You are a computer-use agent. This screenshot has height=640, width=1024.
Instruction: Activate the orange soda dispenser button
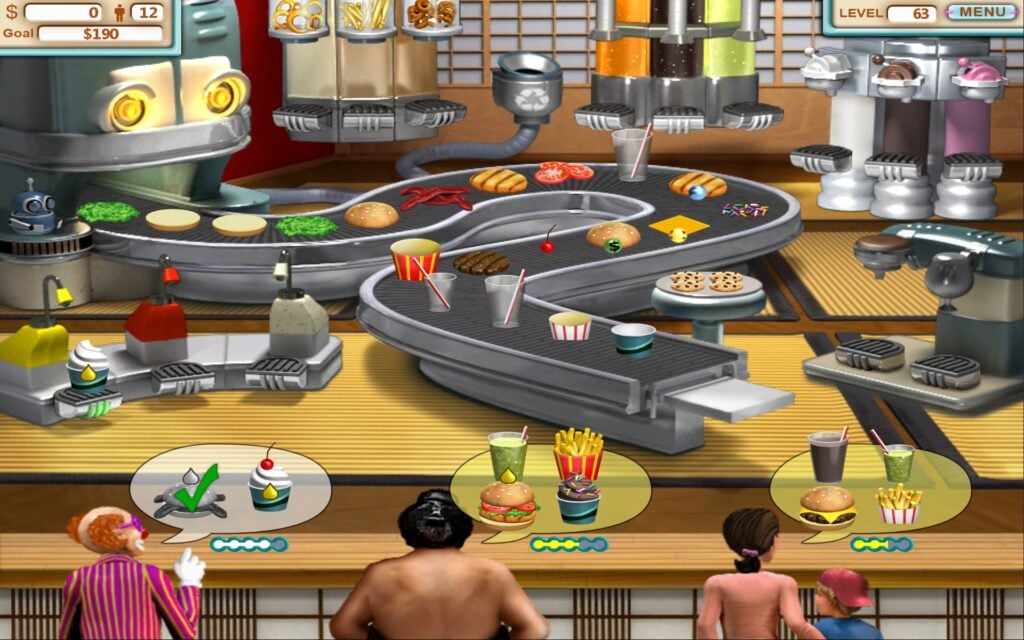607,117
